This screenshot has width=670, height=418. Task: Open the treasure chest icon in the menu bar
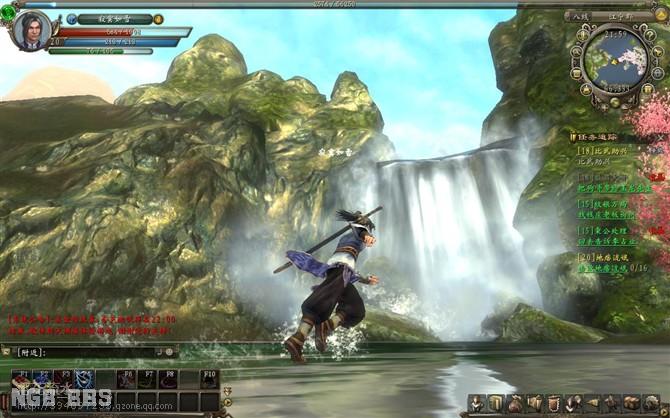[x=632, y=403]
